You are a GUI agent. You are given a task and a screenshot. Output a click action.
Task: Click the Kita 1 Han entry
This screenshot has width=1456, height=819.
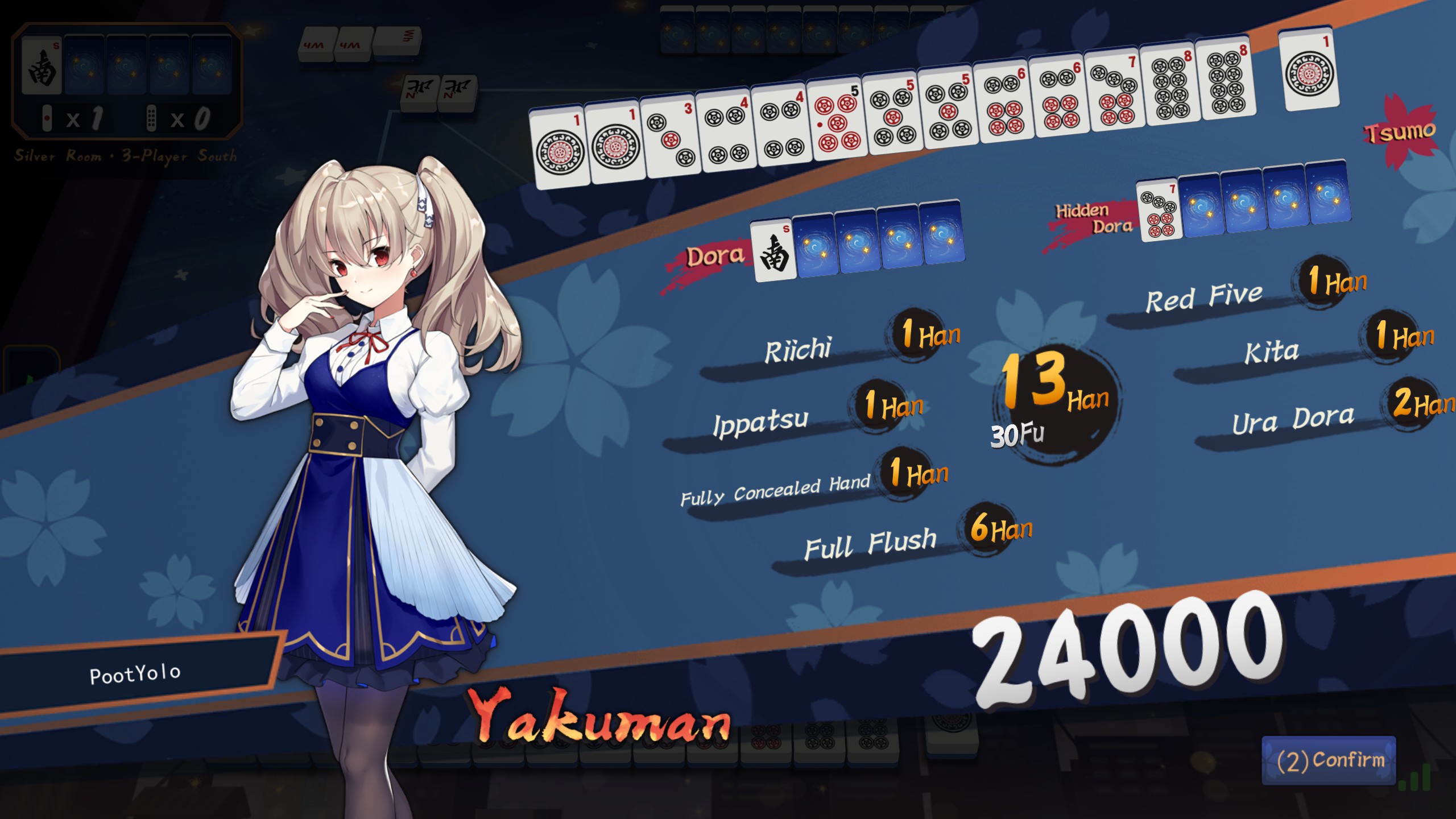tap(1273, 353)
